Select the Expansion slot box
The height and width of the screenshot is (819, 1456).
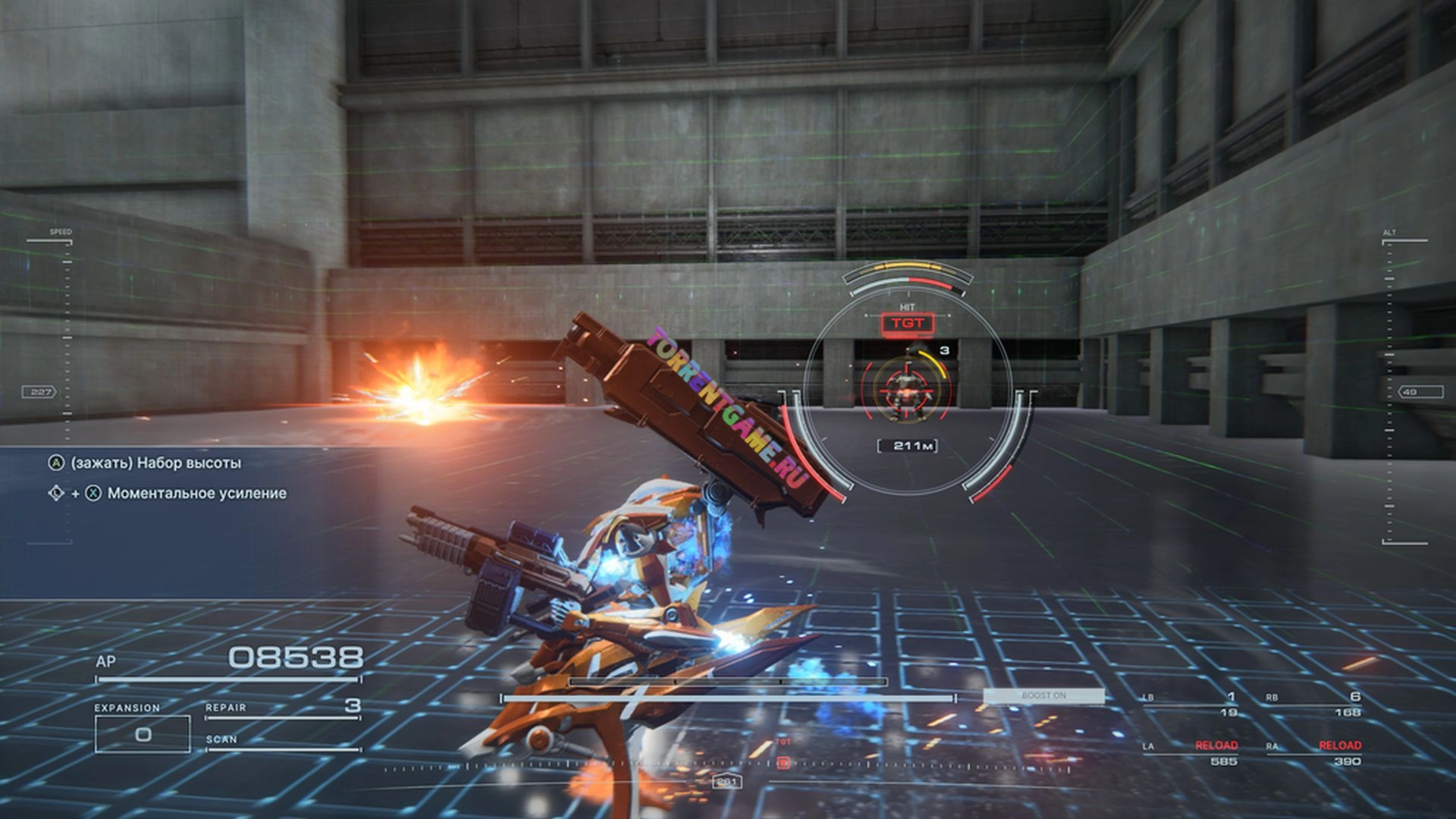143,733
